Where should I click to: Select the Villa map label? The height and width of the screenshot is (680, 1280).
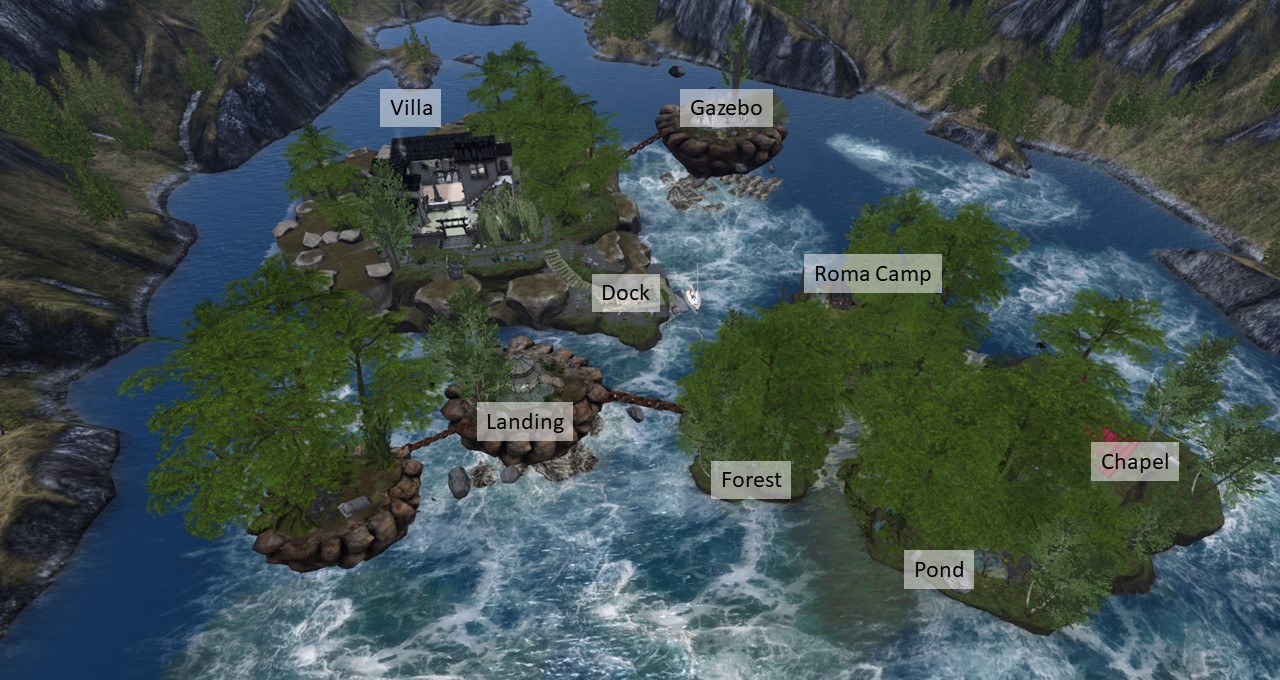click(411, 108)
